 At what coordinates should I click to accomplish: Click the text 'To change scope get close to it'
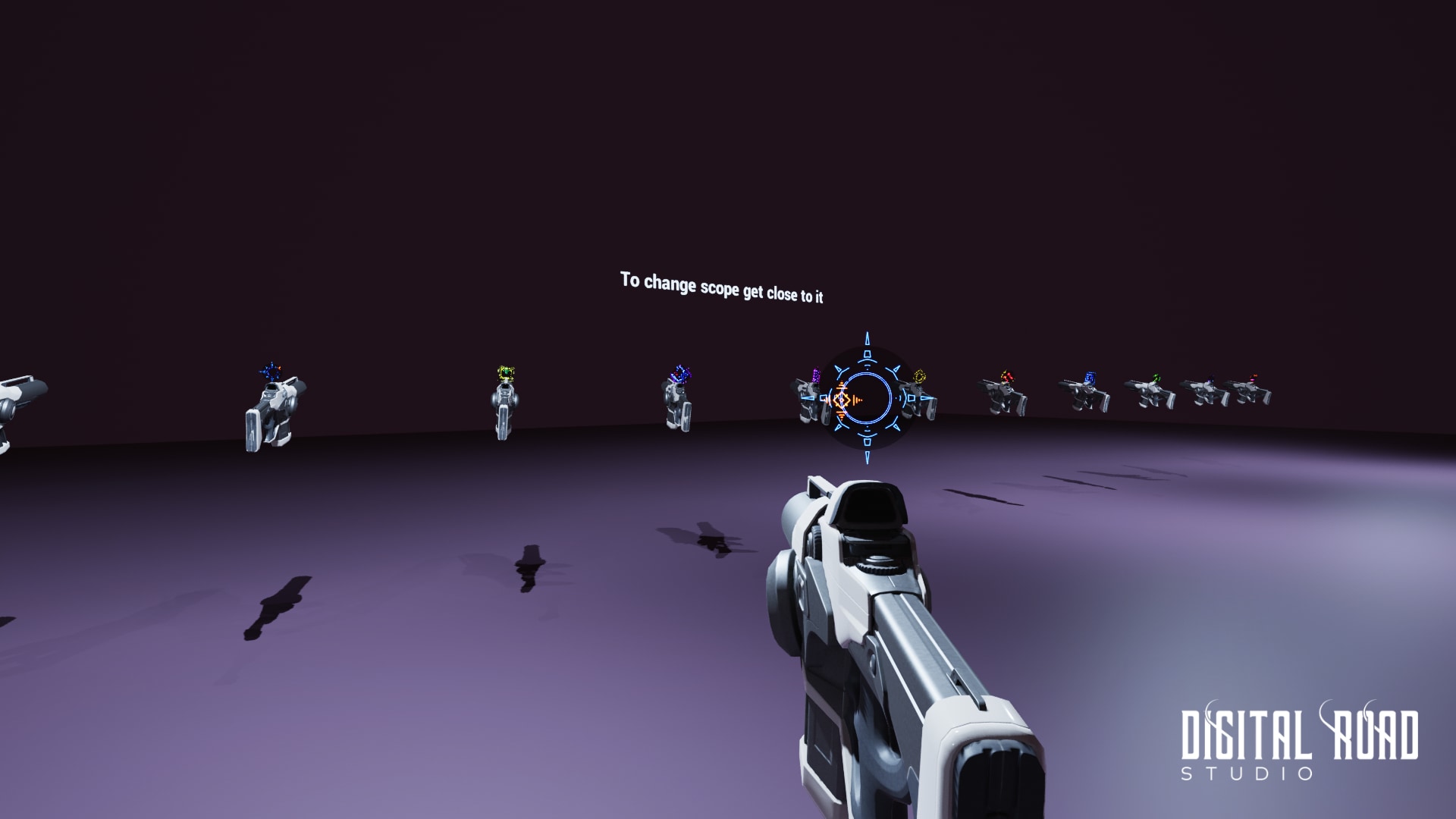click(724, 288)
